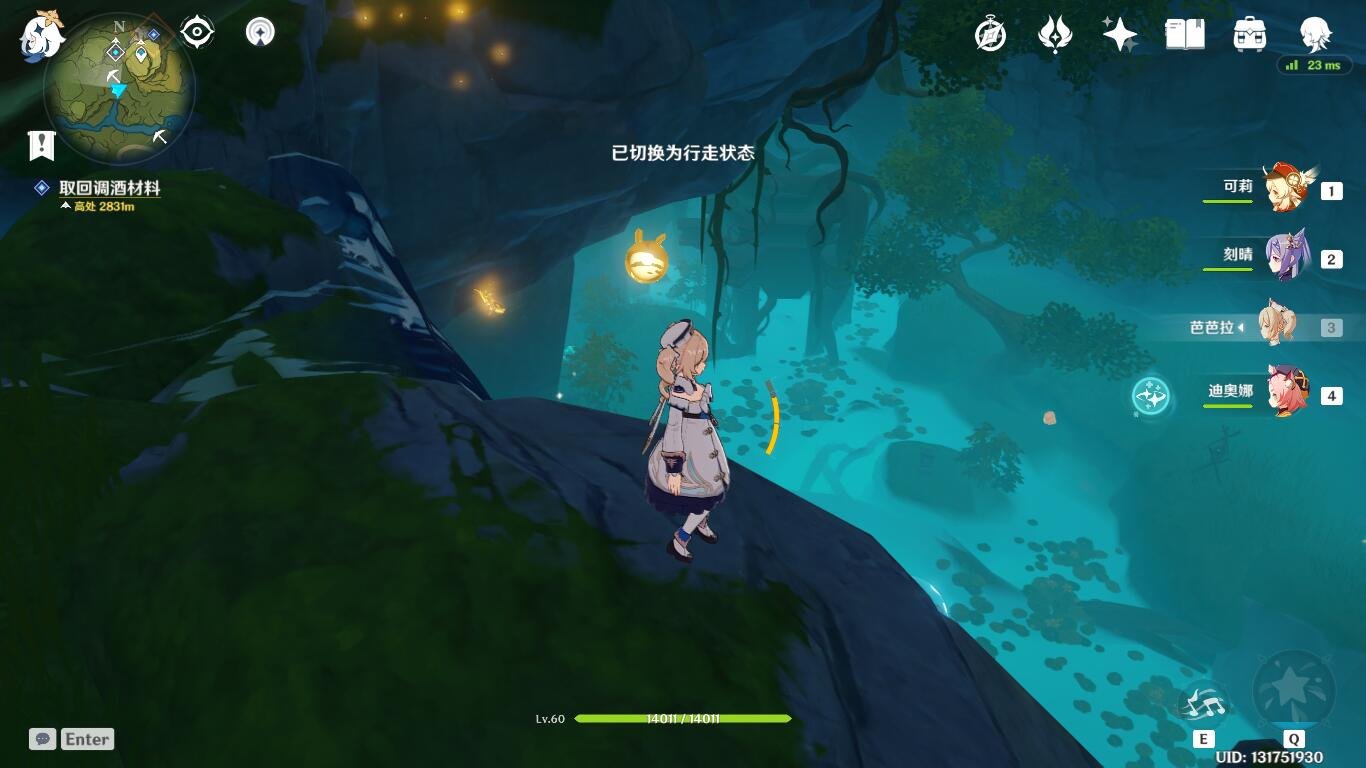The image size is (1366, 768).
Task: Click the circular icon right of elemental sight
Action: (x=260, y=33)
